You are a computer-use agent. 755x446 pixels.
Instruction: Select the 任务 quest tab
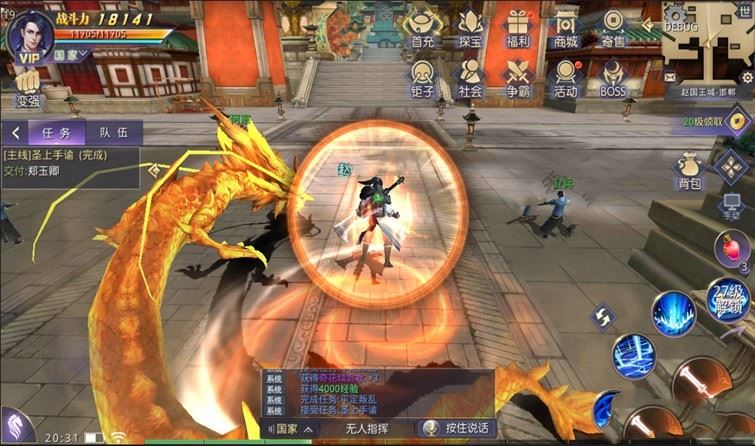pos(48,132)
